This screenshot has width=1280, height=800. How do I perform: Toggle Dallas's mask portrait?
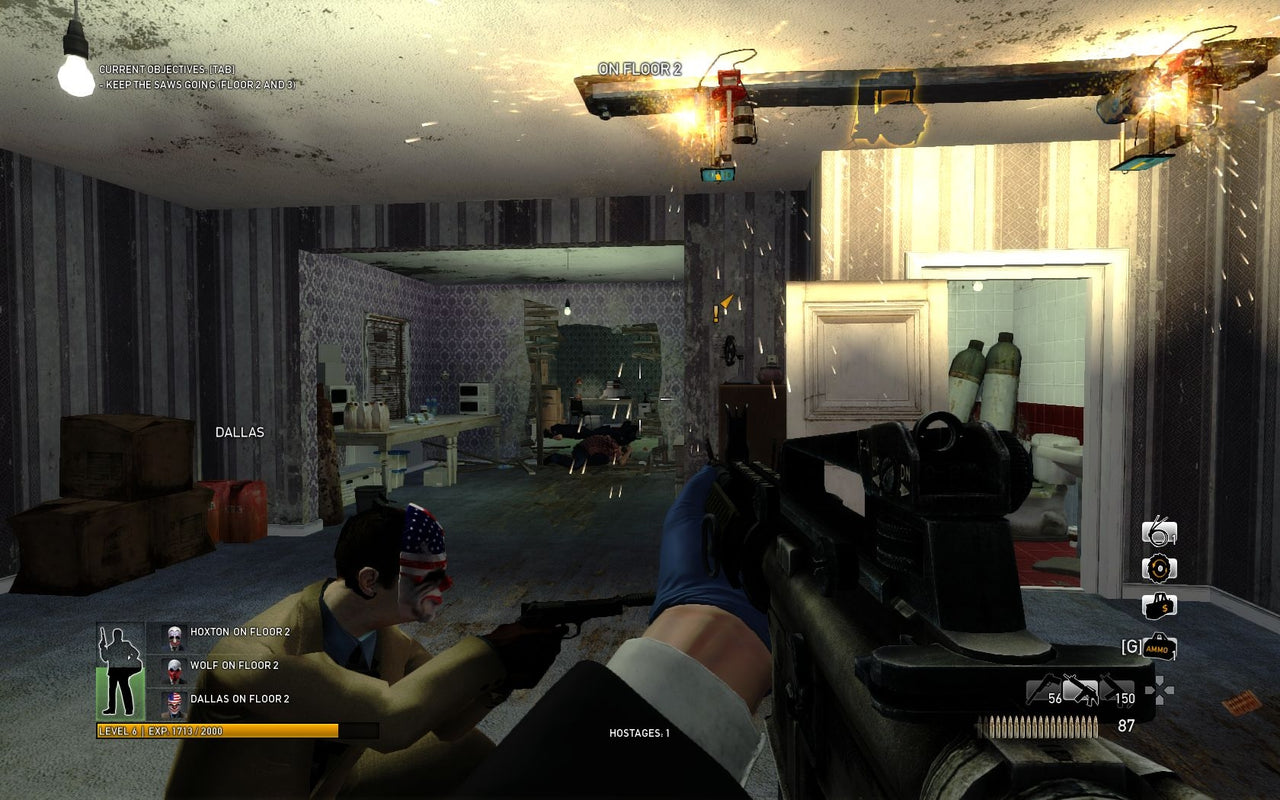coord(175,698)
